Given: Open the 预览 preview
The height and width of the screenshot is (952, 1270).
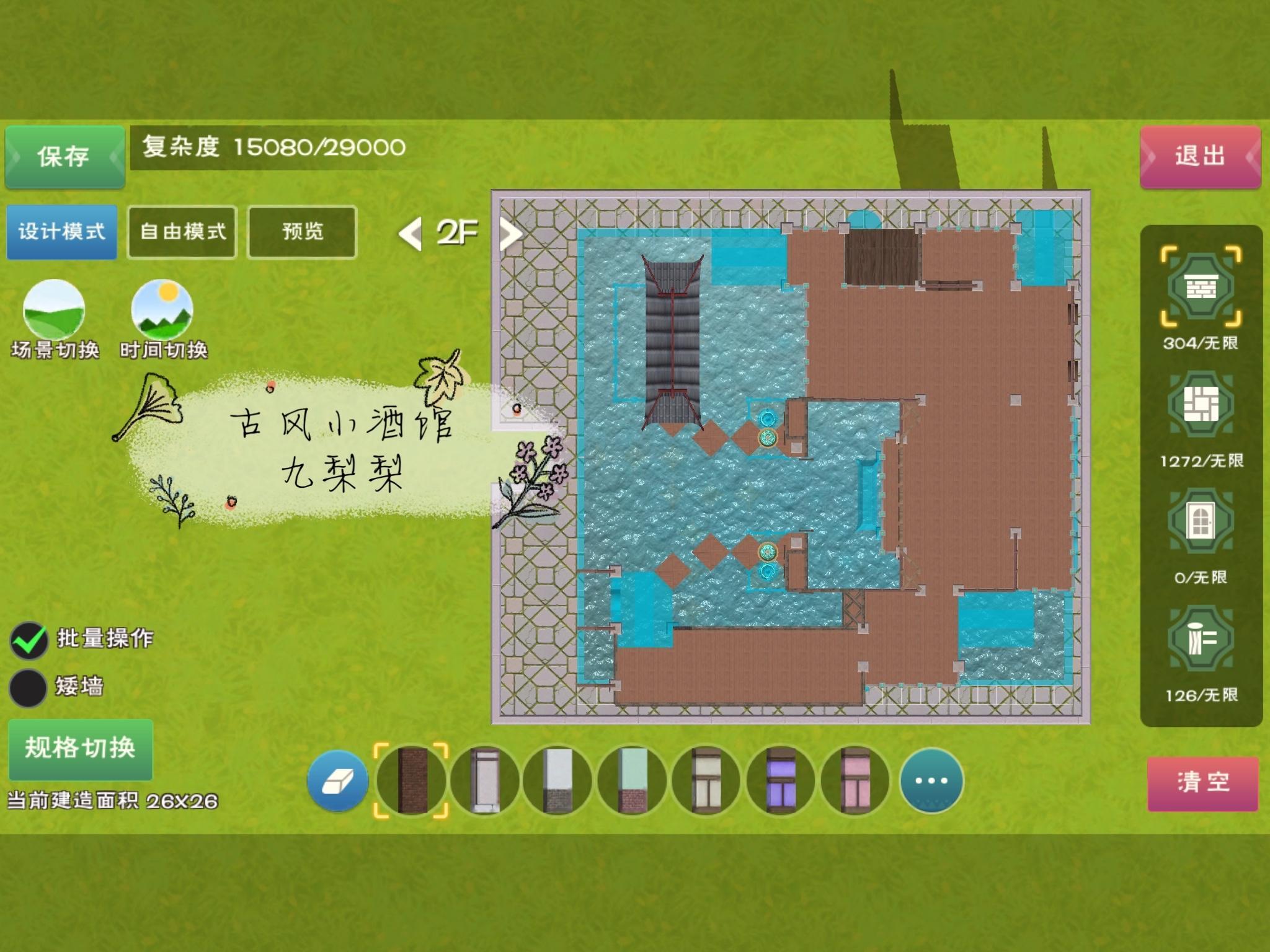Looking at the screenshot, I should coord(303,232).
